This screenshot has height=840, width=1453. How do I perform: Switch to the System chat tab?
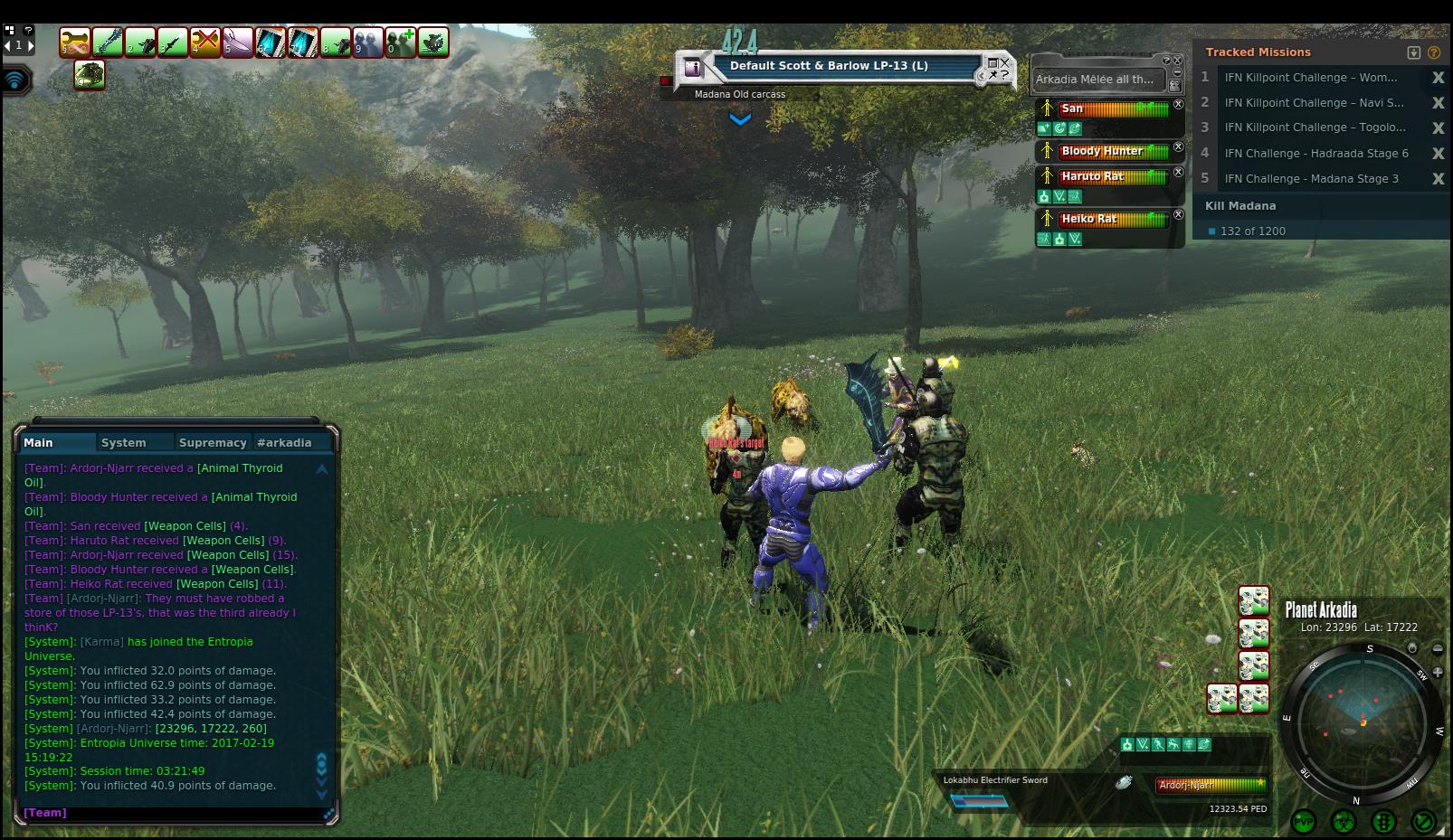[124, 442]
